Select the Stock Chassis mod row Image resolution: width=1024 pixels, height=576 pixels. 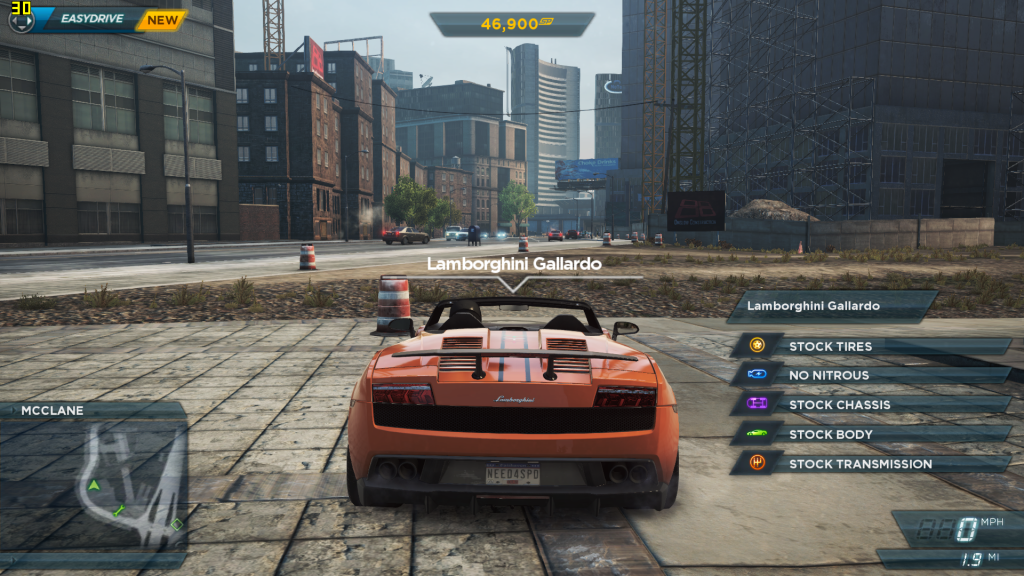pyautogui.click(x=880, y=405)
